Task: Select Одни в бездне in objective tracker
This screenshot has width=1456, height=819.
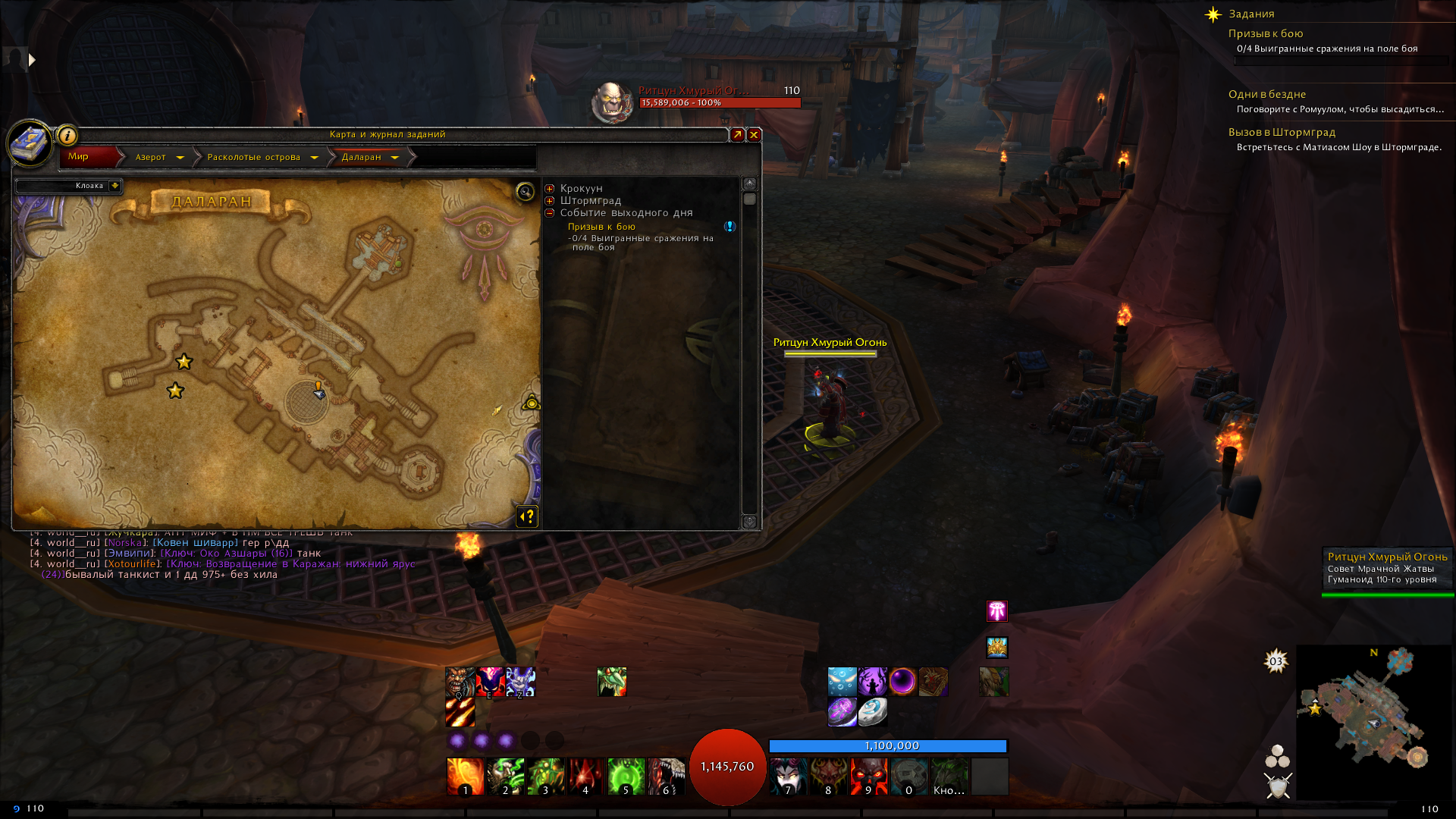Action: pyautogui.click(x=1266, y=94)
